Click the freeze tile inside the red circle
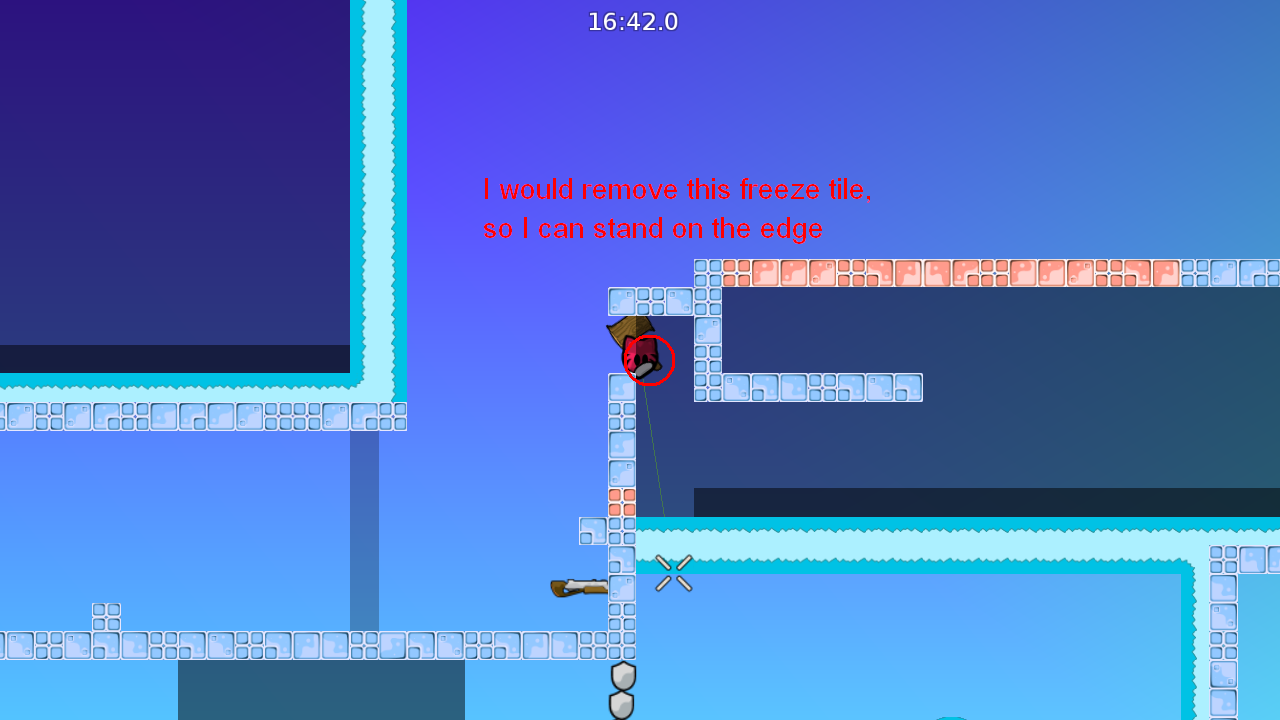This screenshot has height=720, width=1280. point(648,362)
